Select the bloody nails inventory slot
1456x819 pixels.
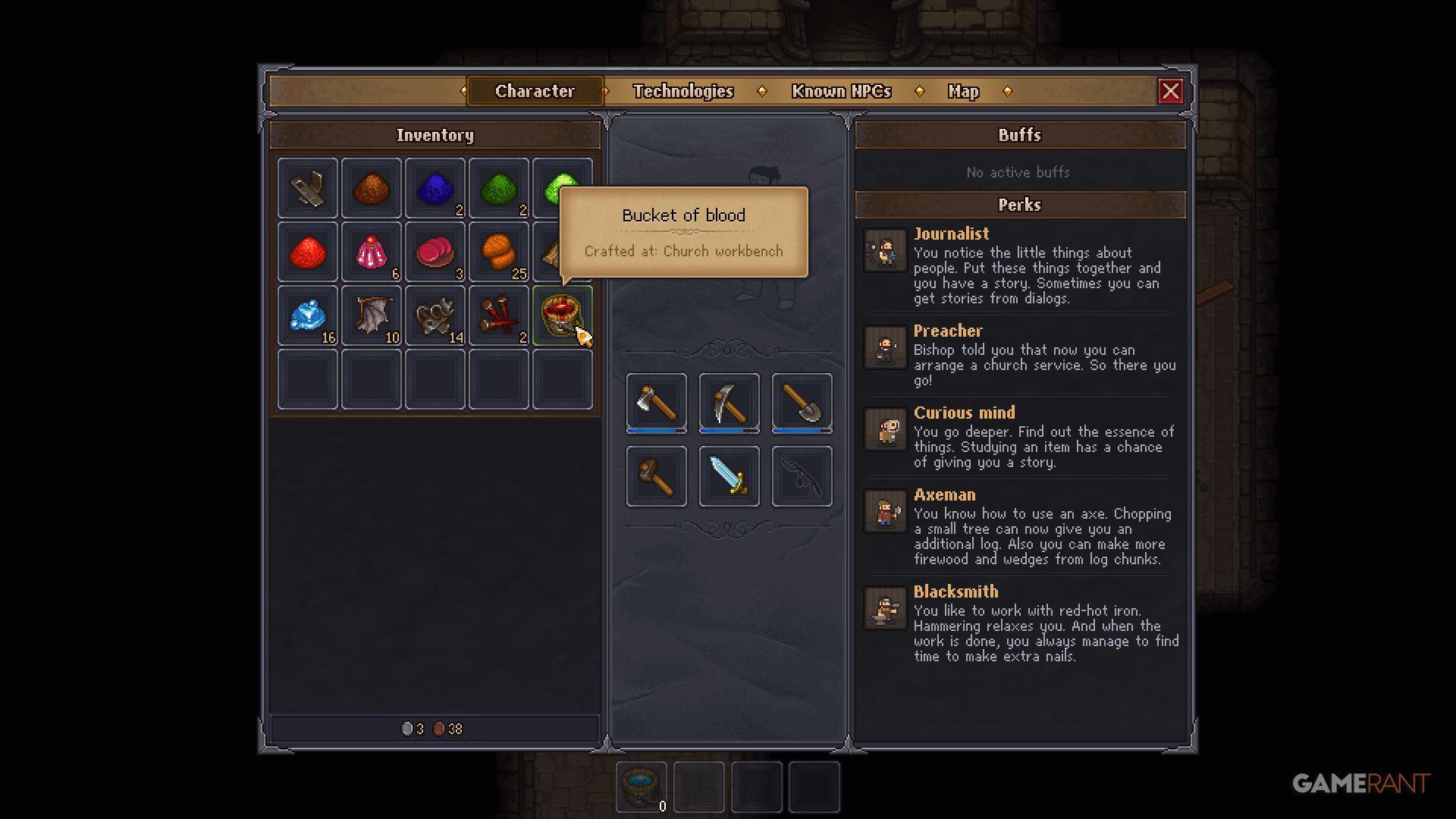(x=498, y=315)
